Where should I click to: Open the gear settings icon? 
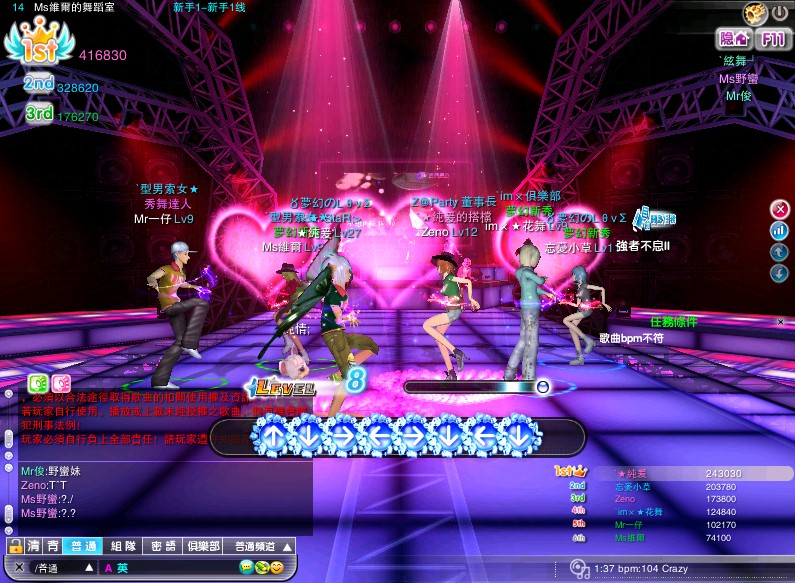[x=756, y=13]
